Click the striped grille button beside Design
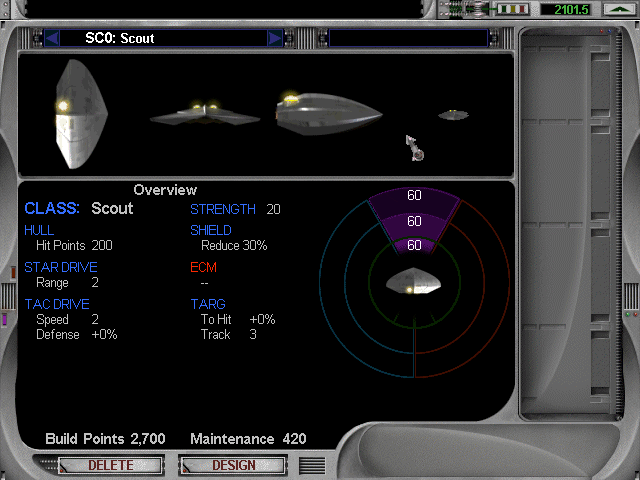The height and width of the screenshot is (480, 640). tap(312, 465)
